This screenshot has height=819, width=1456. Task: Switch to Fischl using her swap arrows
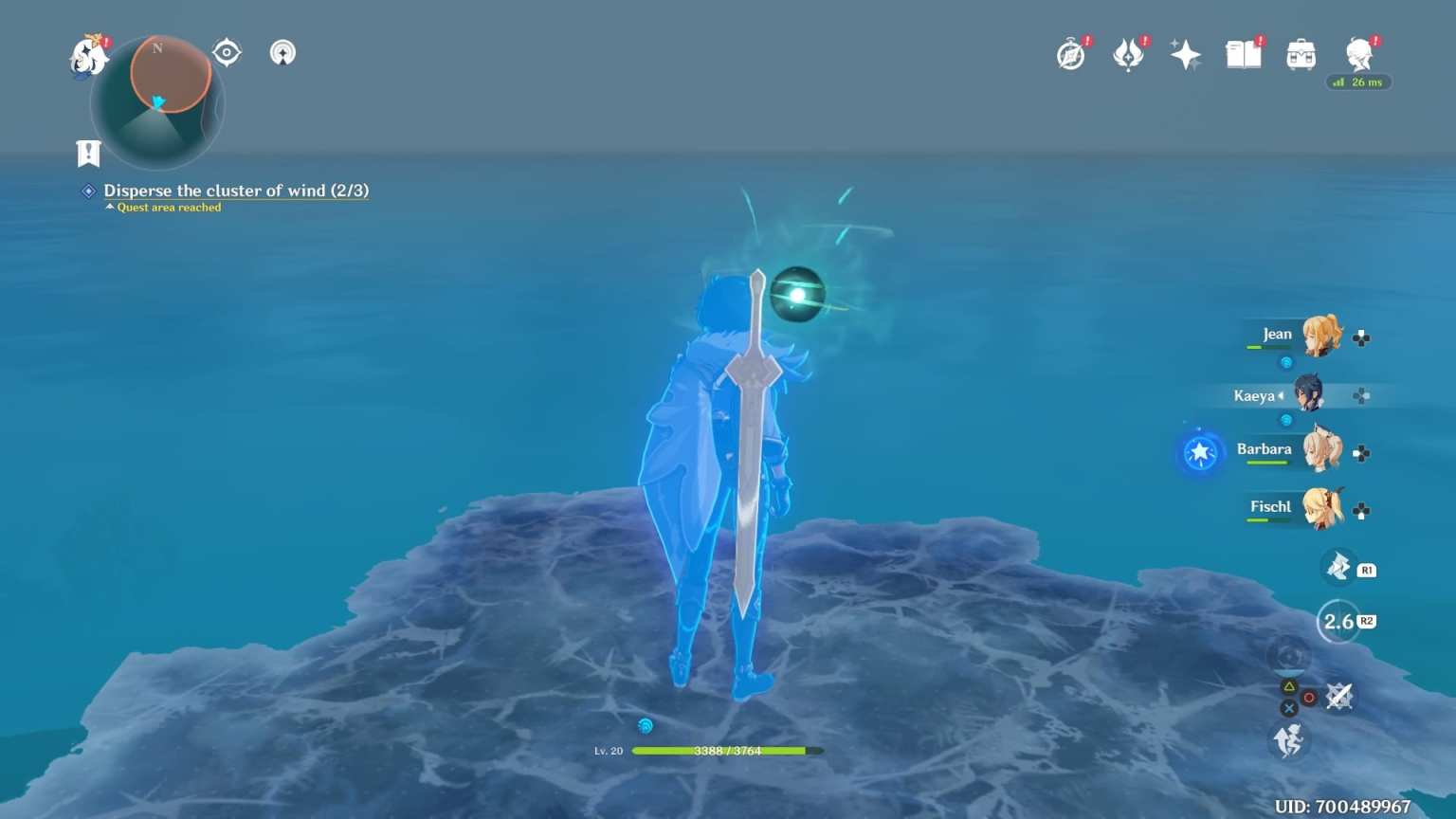1362,509
